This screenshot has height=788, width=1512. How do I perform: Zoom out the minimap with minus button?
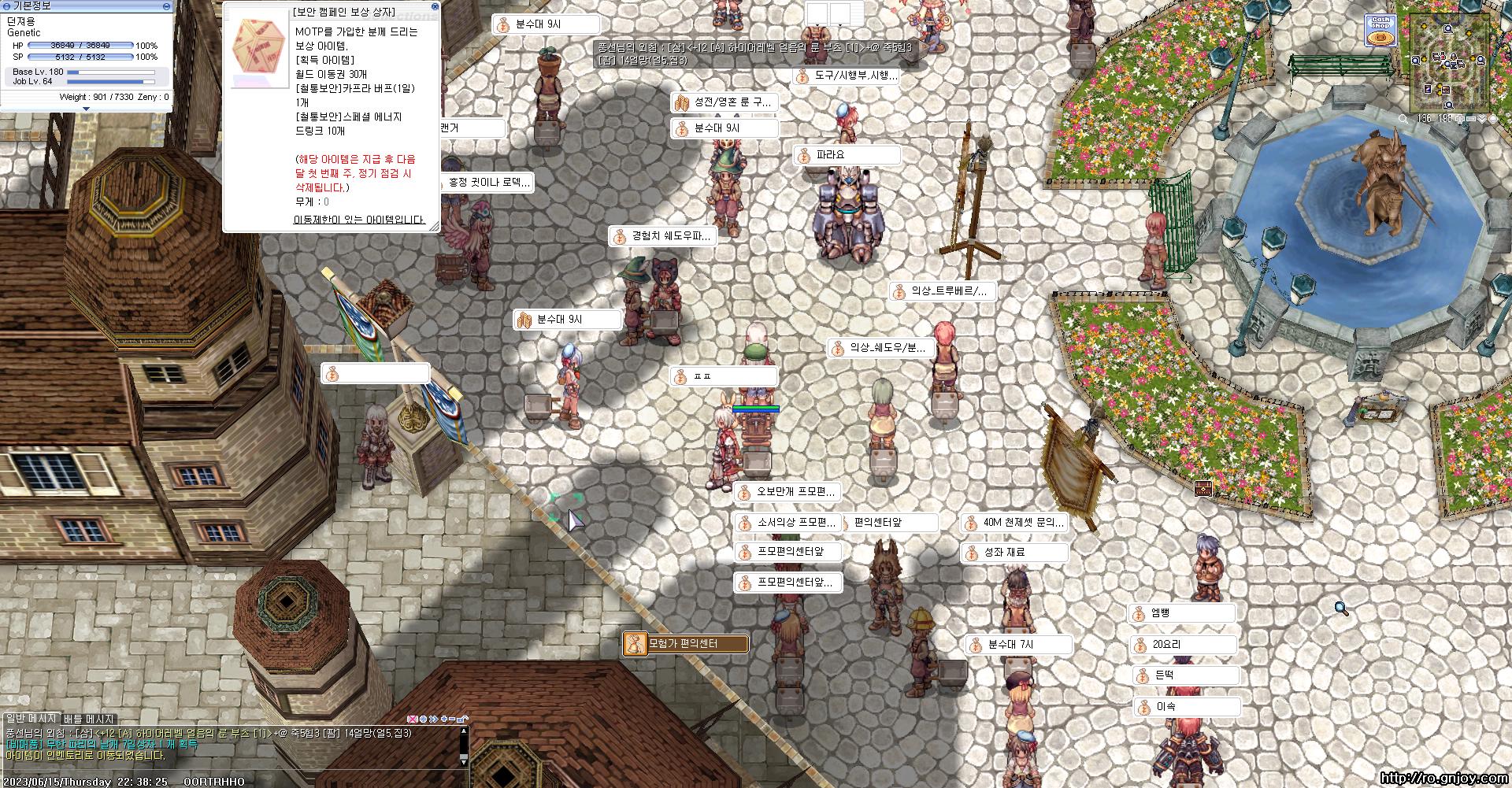[x=1470, y=119]
